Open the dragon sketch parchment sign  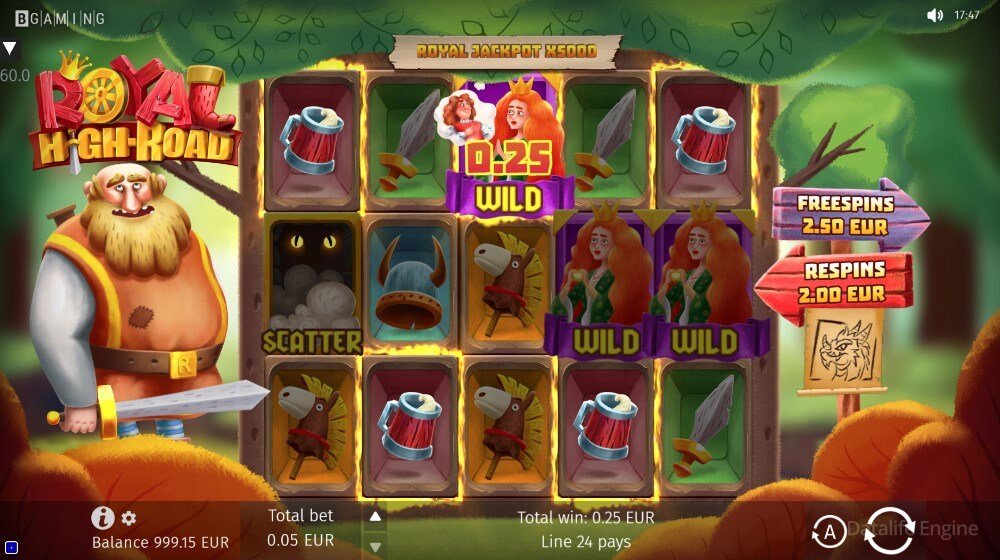[x=843, y=348]
